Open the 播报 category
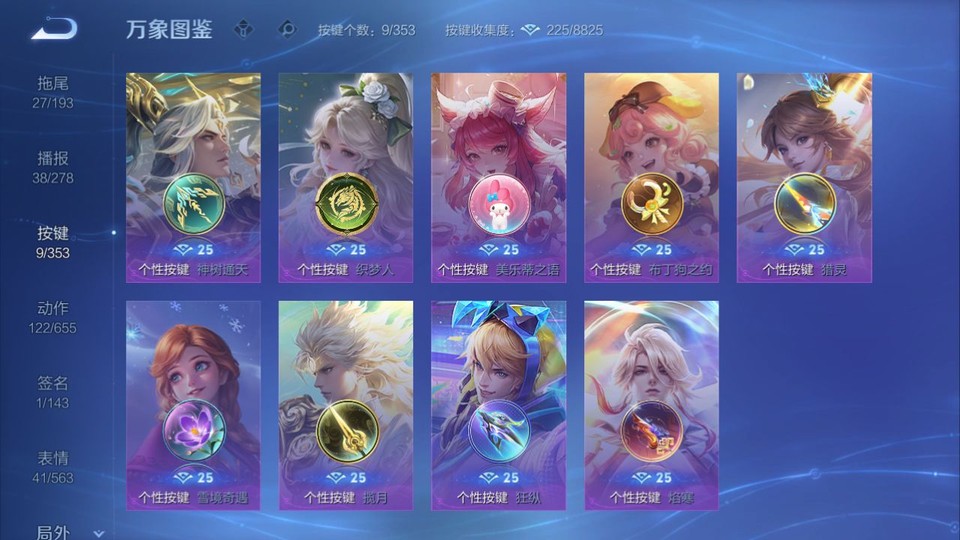The width and height of the screenshot is (960, 540). pyautogui.click(x=53, y=166)
